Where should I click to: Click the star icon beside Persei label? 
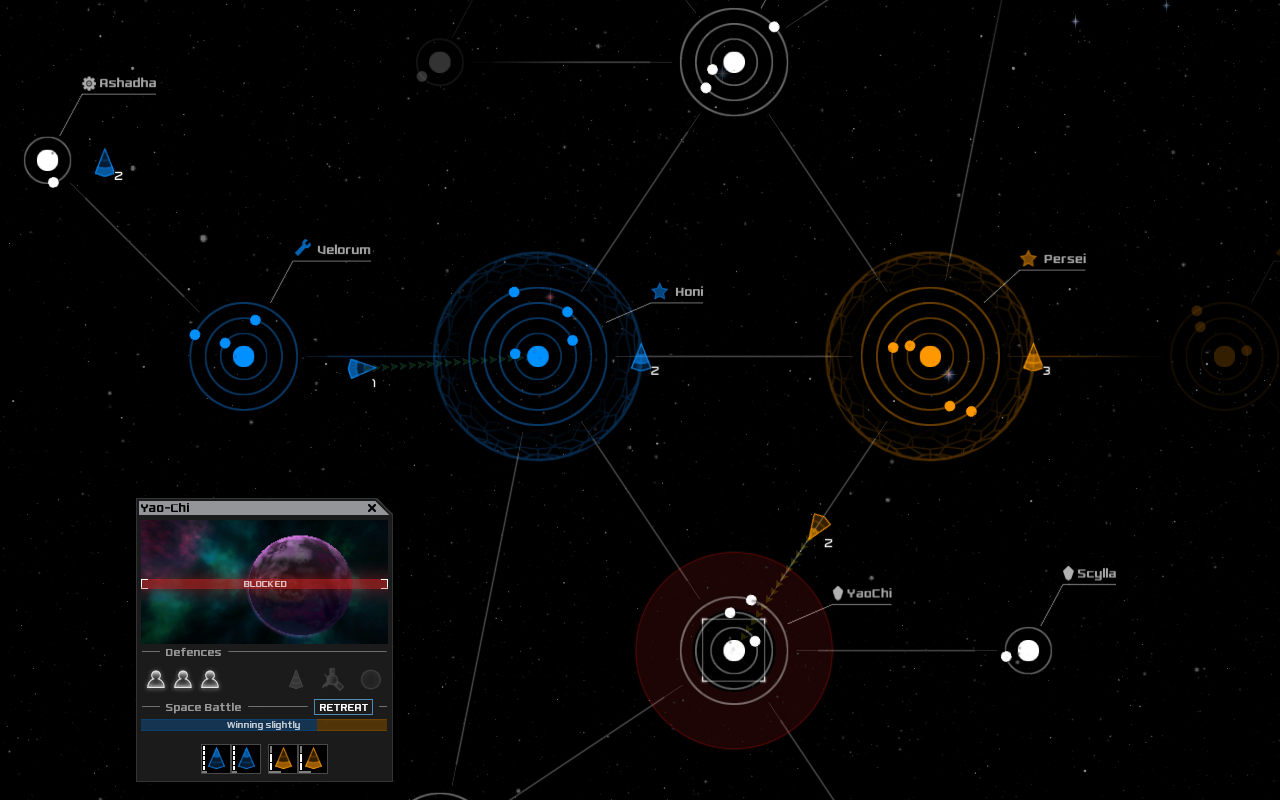pyautogui.click(x=1028, y=257)
